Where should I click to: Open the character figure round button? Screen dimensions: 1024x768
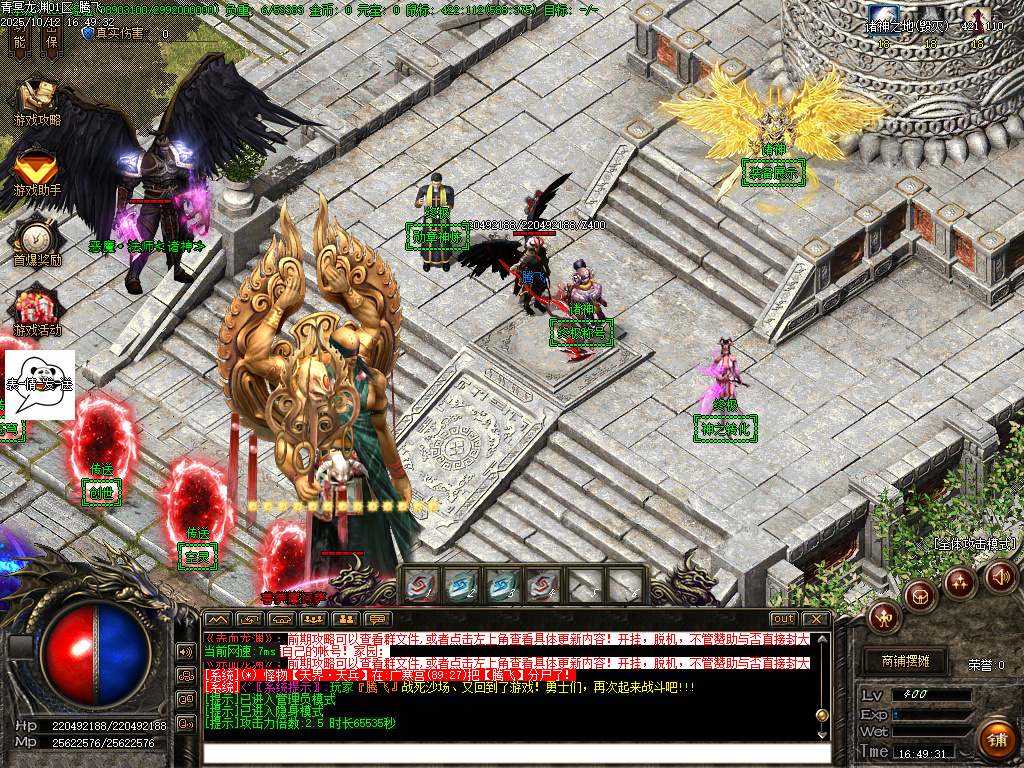[x=884, y=617]
